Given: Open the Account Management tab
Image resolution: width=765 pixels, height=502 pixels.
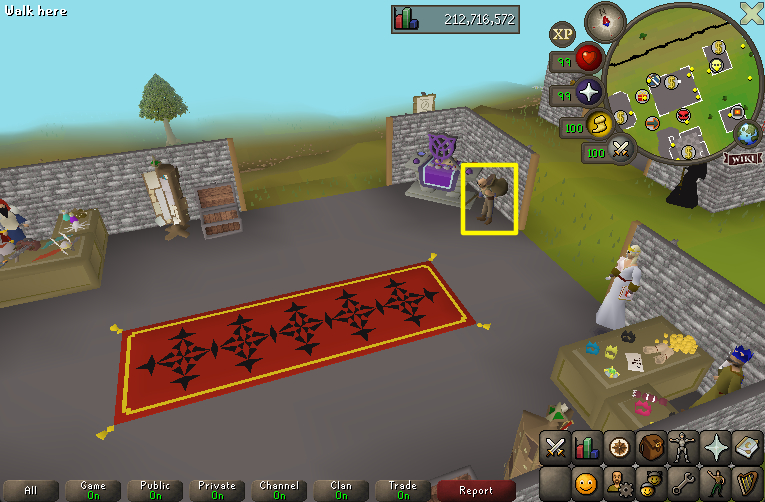Looking at the screenshot, I should tap(619, 484).
